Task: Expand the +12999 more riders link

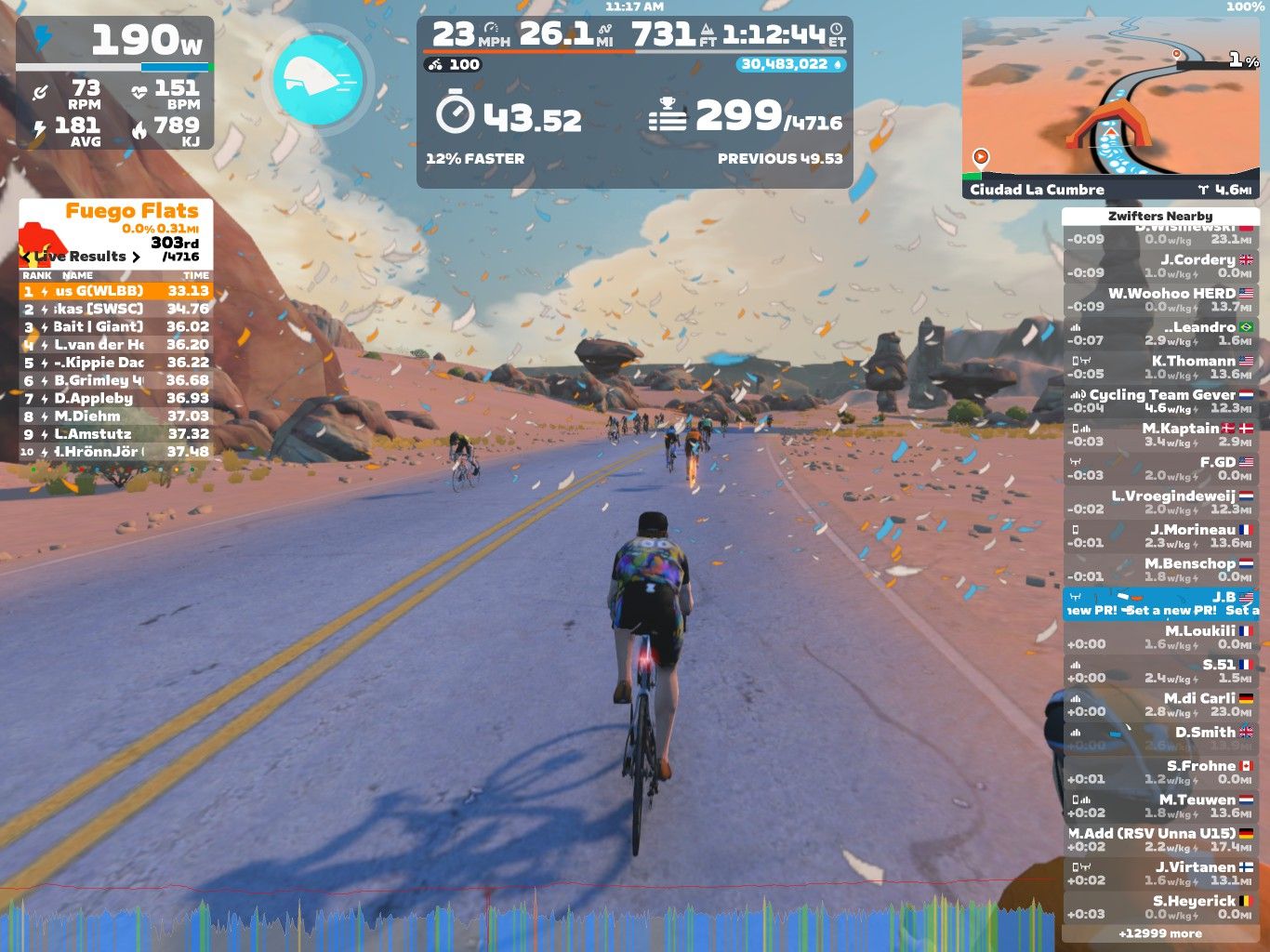Action: (x=1159, y=933)
